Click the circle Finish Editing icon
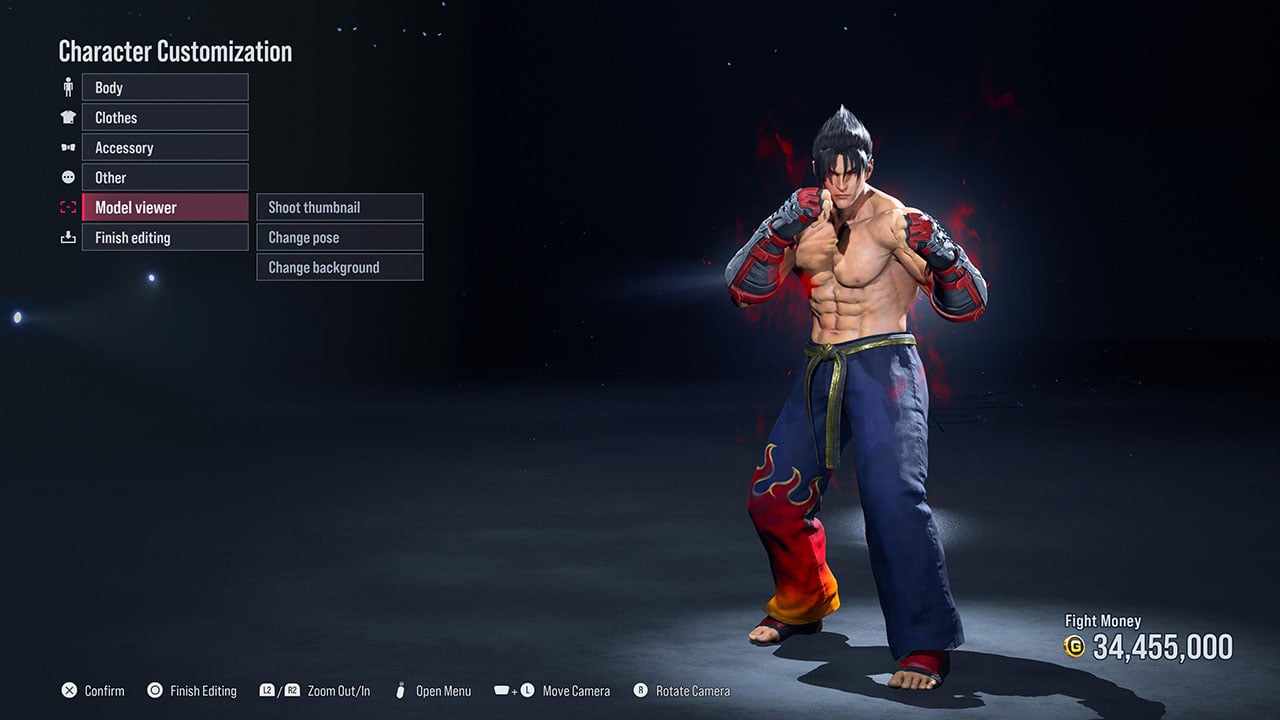 pyautogui.click(x=155, y=690)
